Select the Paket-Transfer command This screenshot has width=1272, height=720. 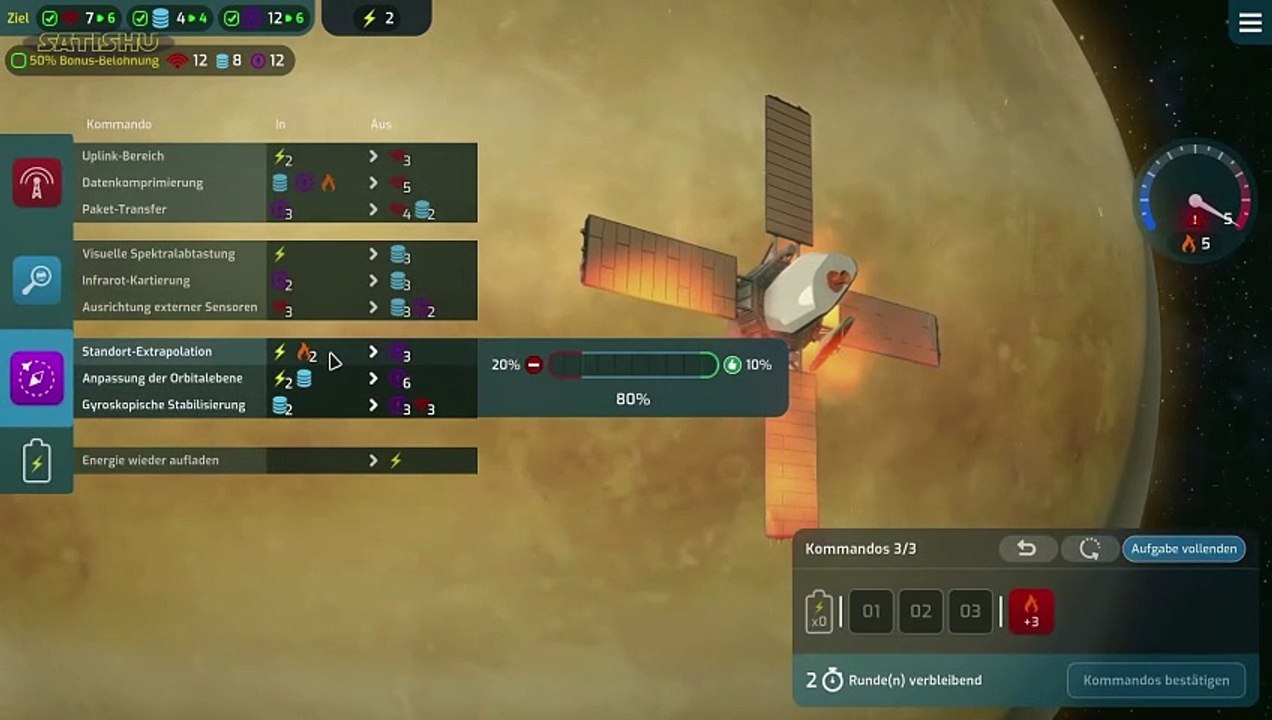(x=124, y=209)
